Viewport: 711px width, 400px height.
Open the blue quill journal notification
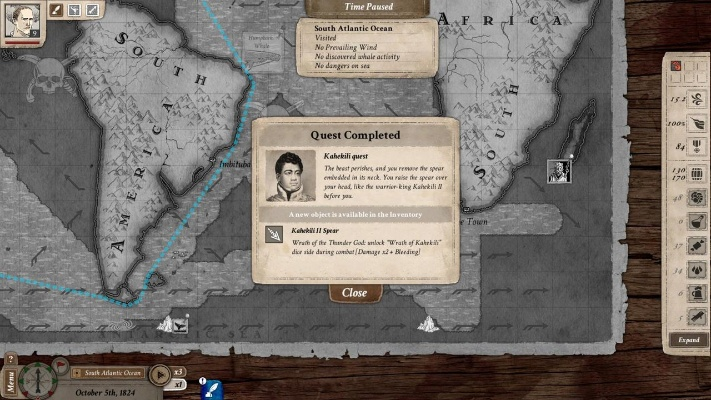pos(213,388)
